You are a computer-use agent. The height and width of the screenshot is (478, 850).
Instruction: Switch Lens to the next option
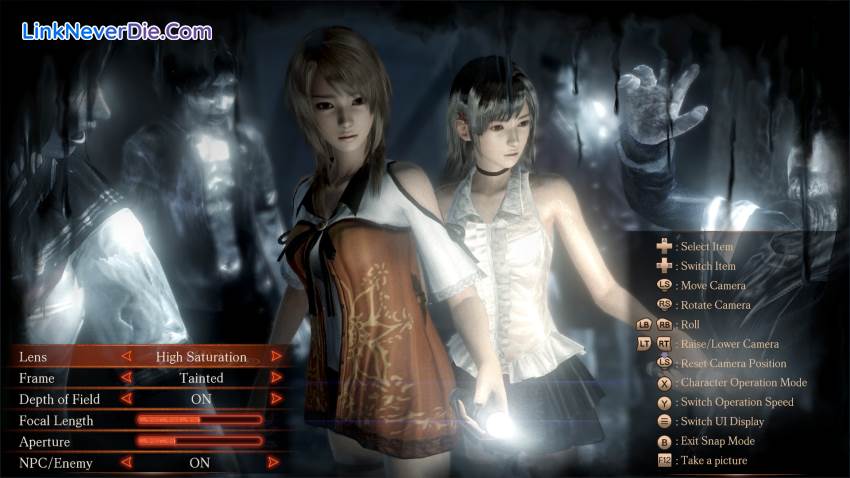point(277,356)
